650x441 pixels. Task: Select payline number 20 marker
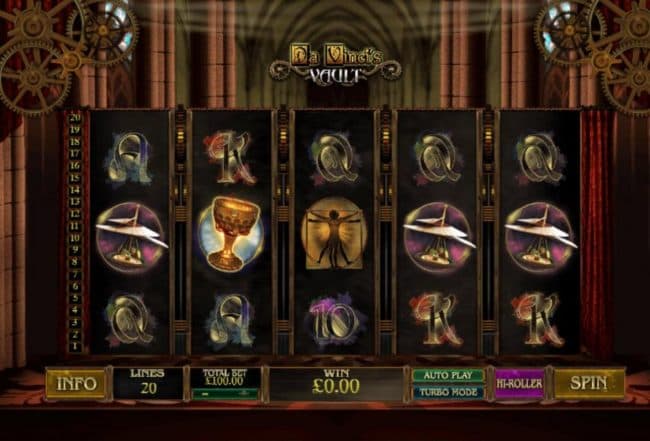[x=75, y=117]
